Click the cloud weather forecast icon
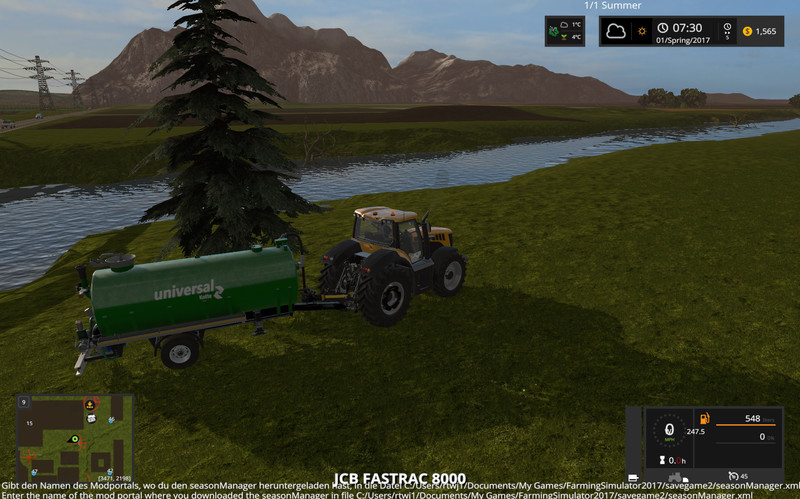 tap(617, 31)
